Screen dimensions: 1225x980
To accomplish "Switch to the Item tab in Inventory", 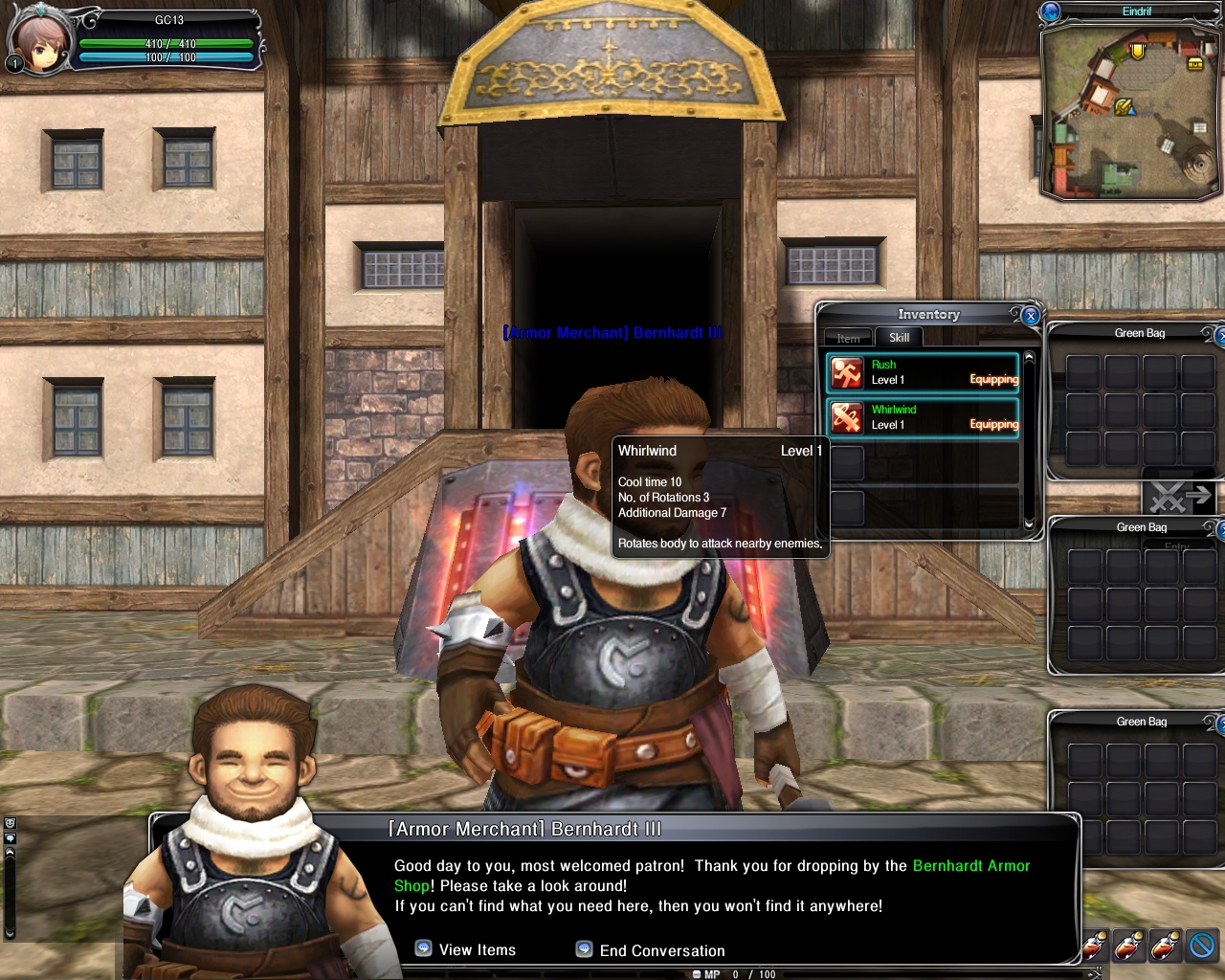I will 848,338.
